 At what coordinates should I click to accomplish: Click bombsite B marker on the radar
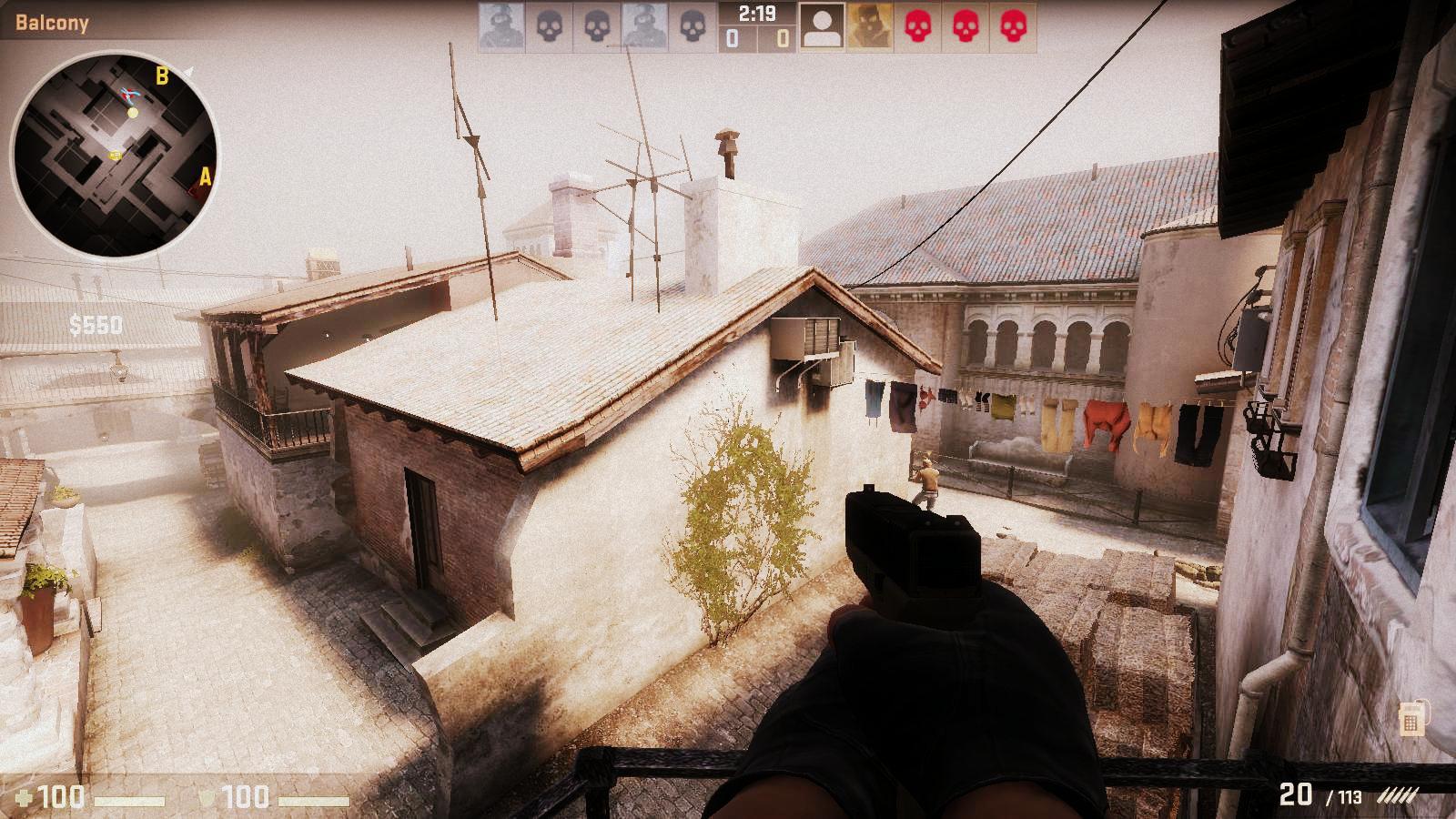pyautogui.click(x=161, y=76)
